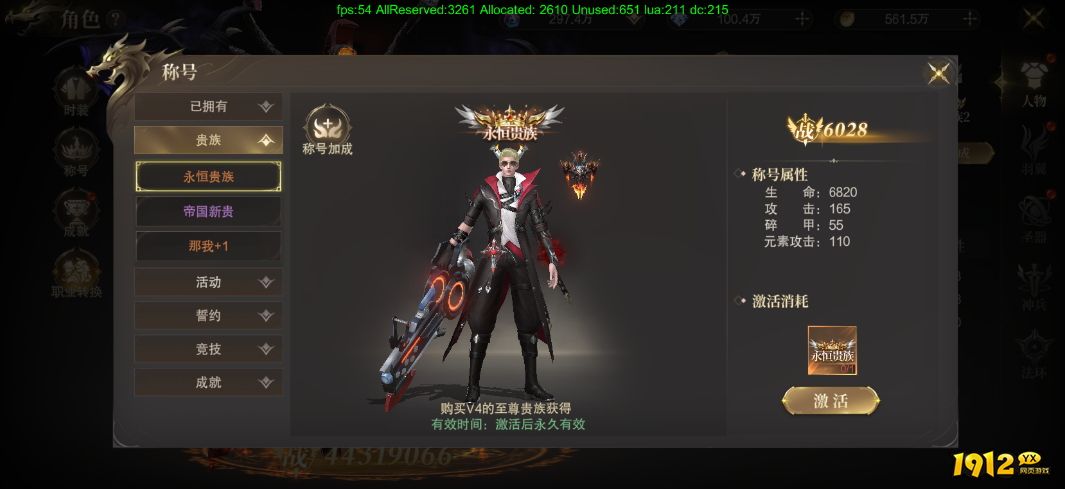Expand the 活动 event titles category
This screenshot has width=1065, height=489.
tap(208, 282)
